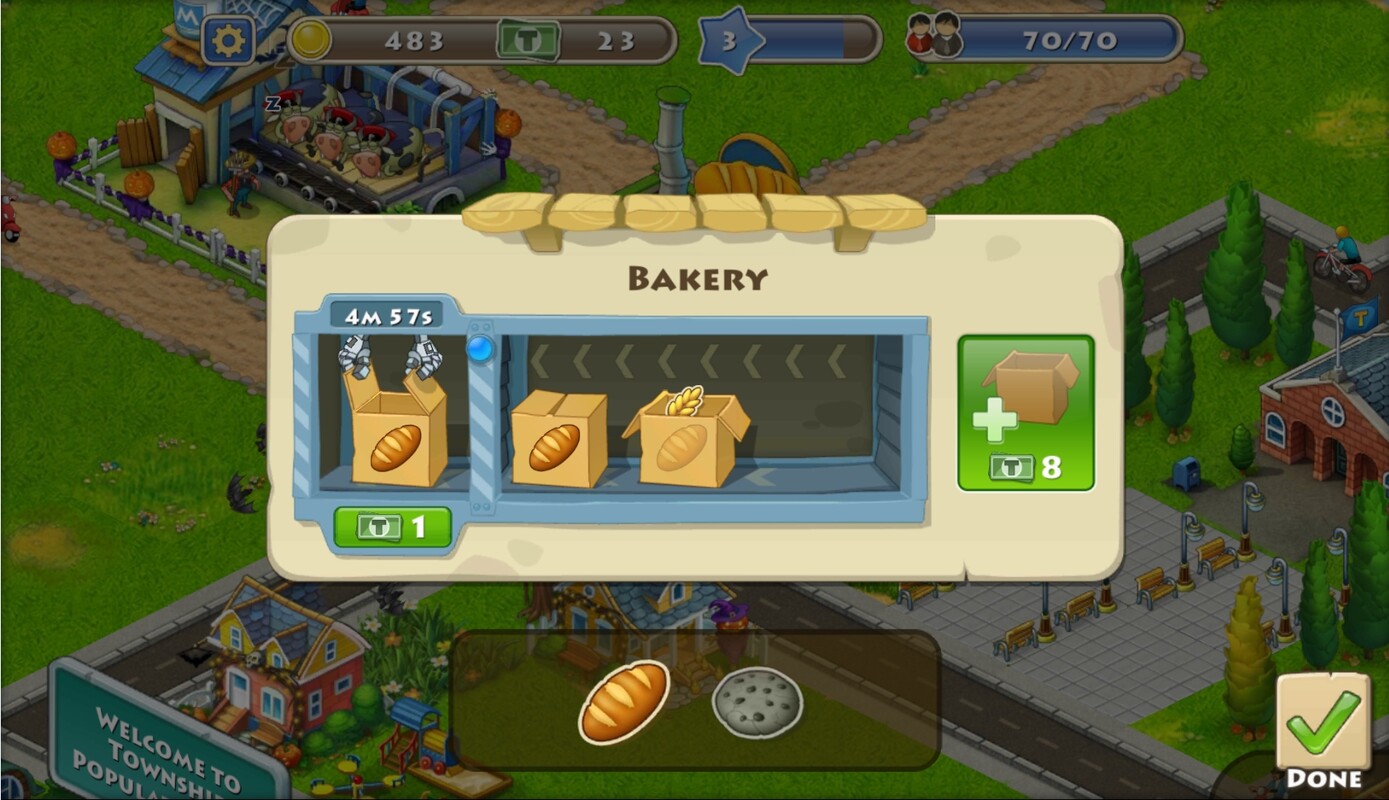The height and width of the screenshot is (800, 1389).
Task: Open the gear settings menu
Action: (229, 41)
